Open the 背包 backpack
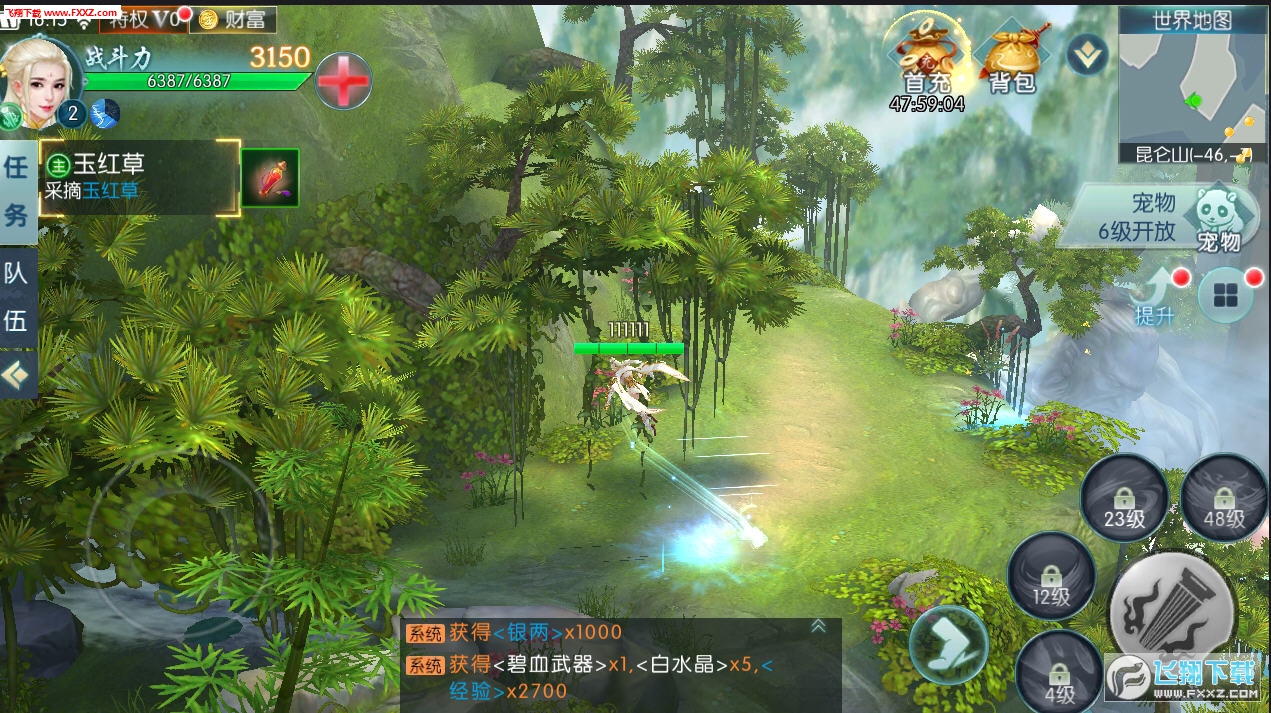Viewport: 1271px width, 713px height. click(1011, 57)
